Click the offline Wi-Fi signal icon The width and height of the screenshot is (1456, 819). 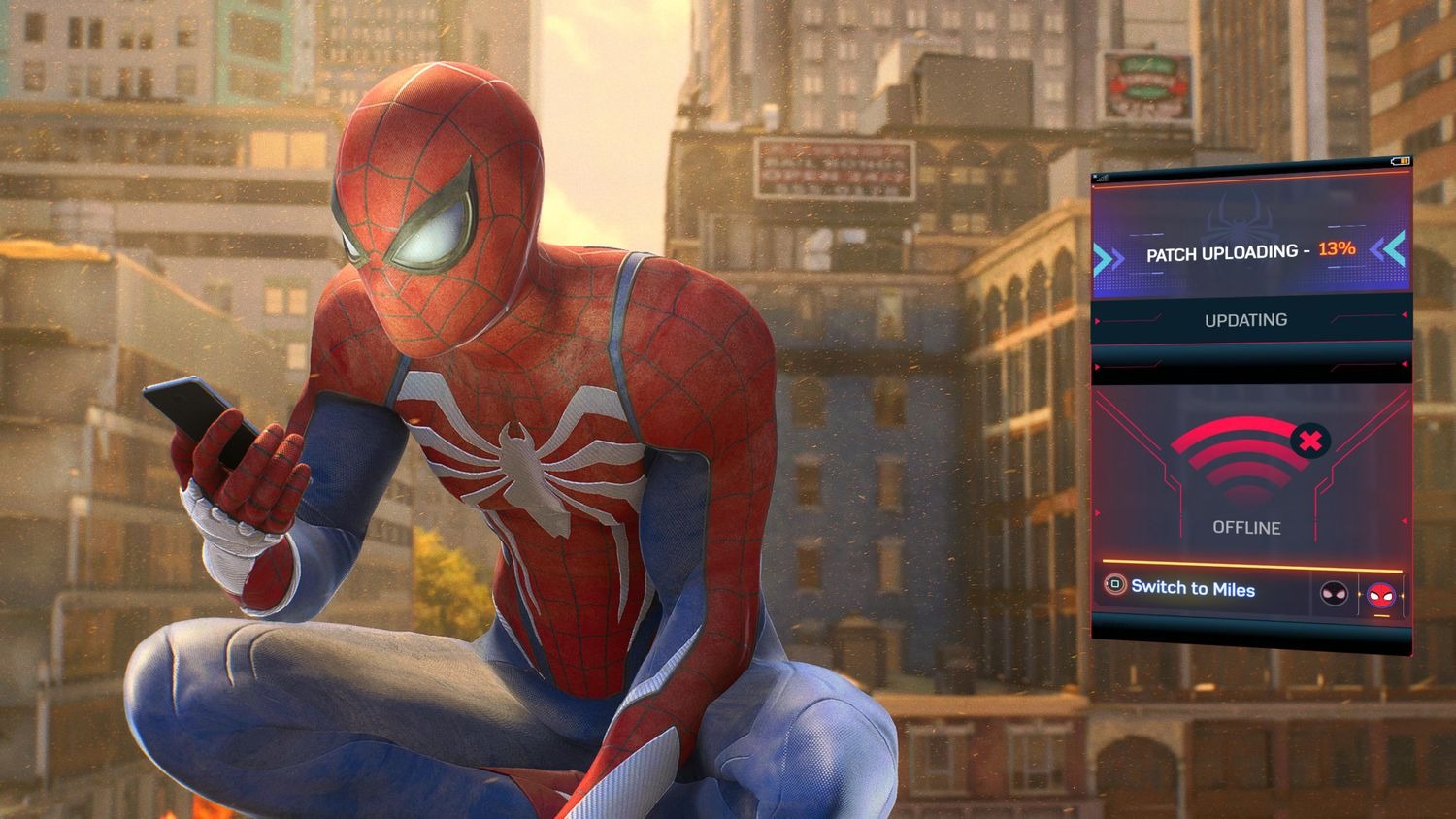coord(1242,456)
